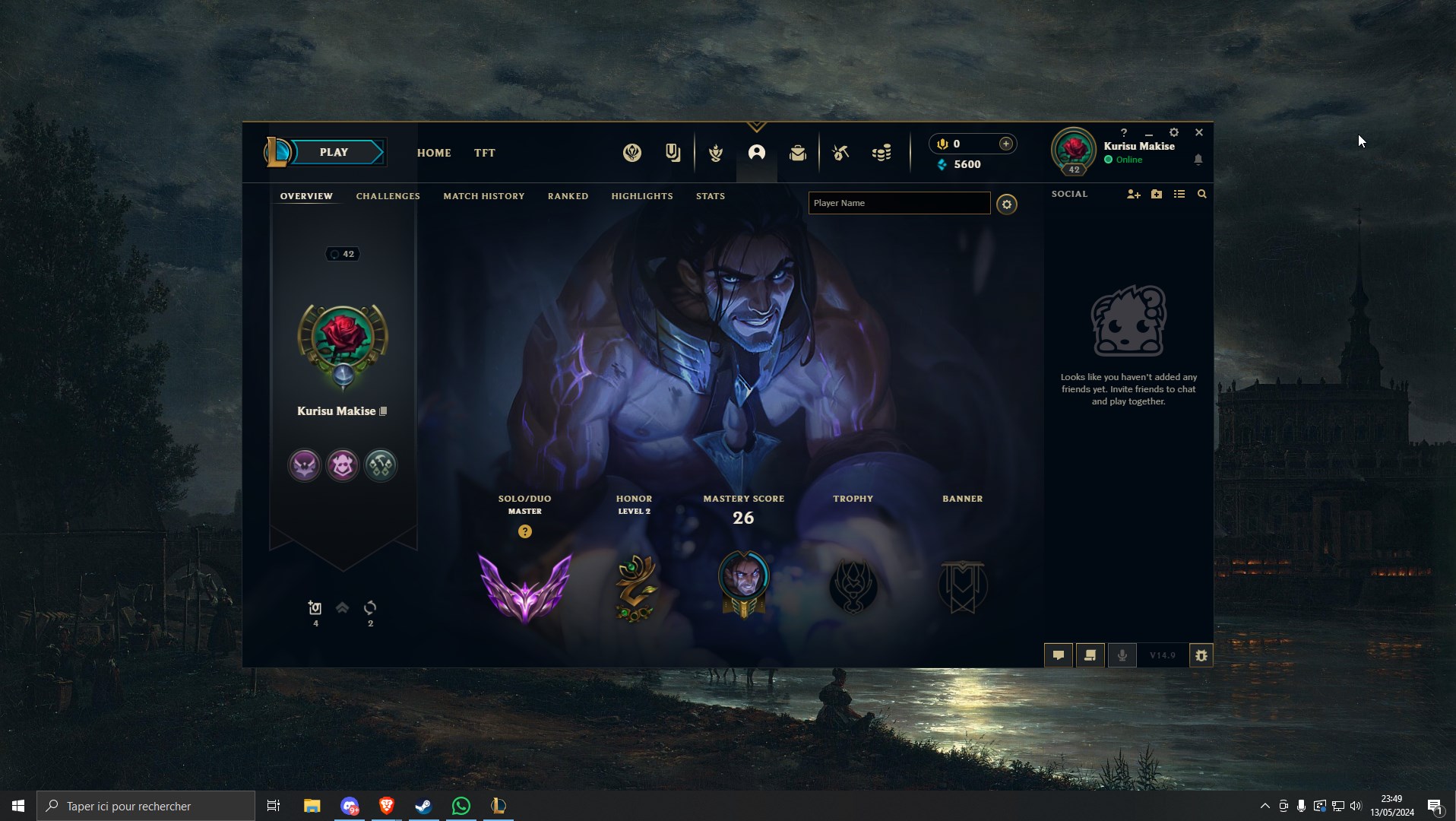Click the question mark under Solo/Duo Master

[525, 531]
